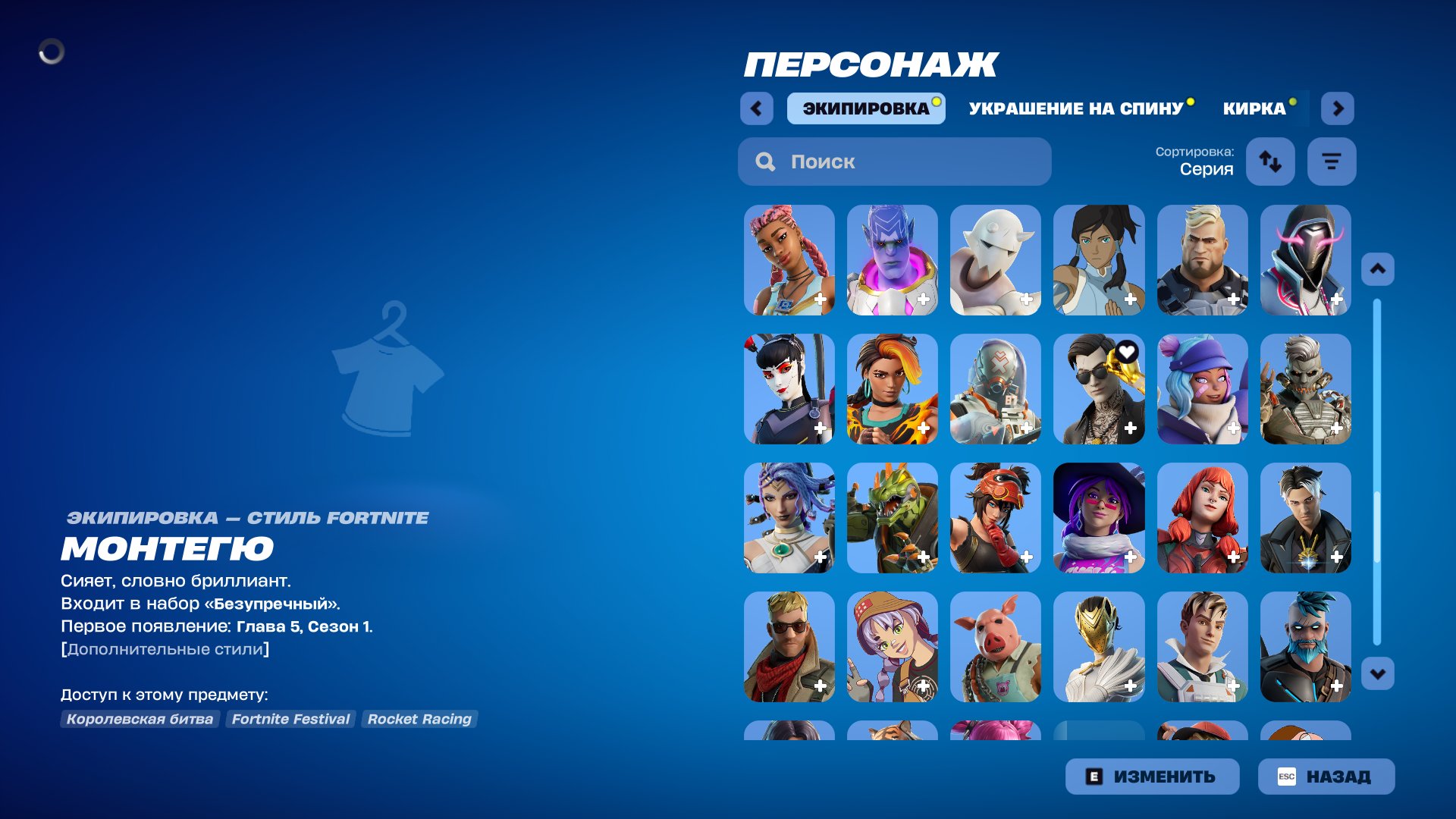
Task: Click the Поиск search input field
Action: point(895,162)
